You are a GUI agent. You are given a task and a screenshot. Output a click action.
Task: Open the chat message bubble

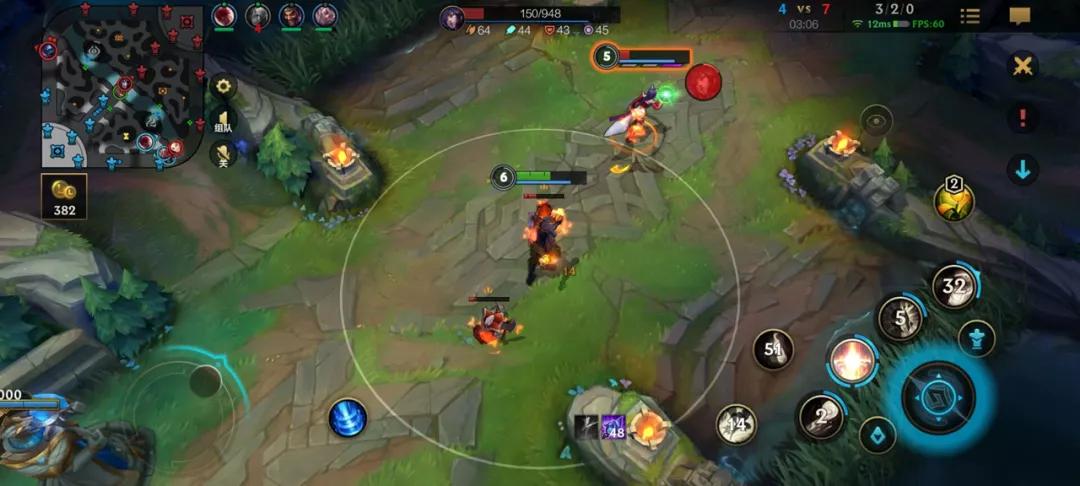1020,16
